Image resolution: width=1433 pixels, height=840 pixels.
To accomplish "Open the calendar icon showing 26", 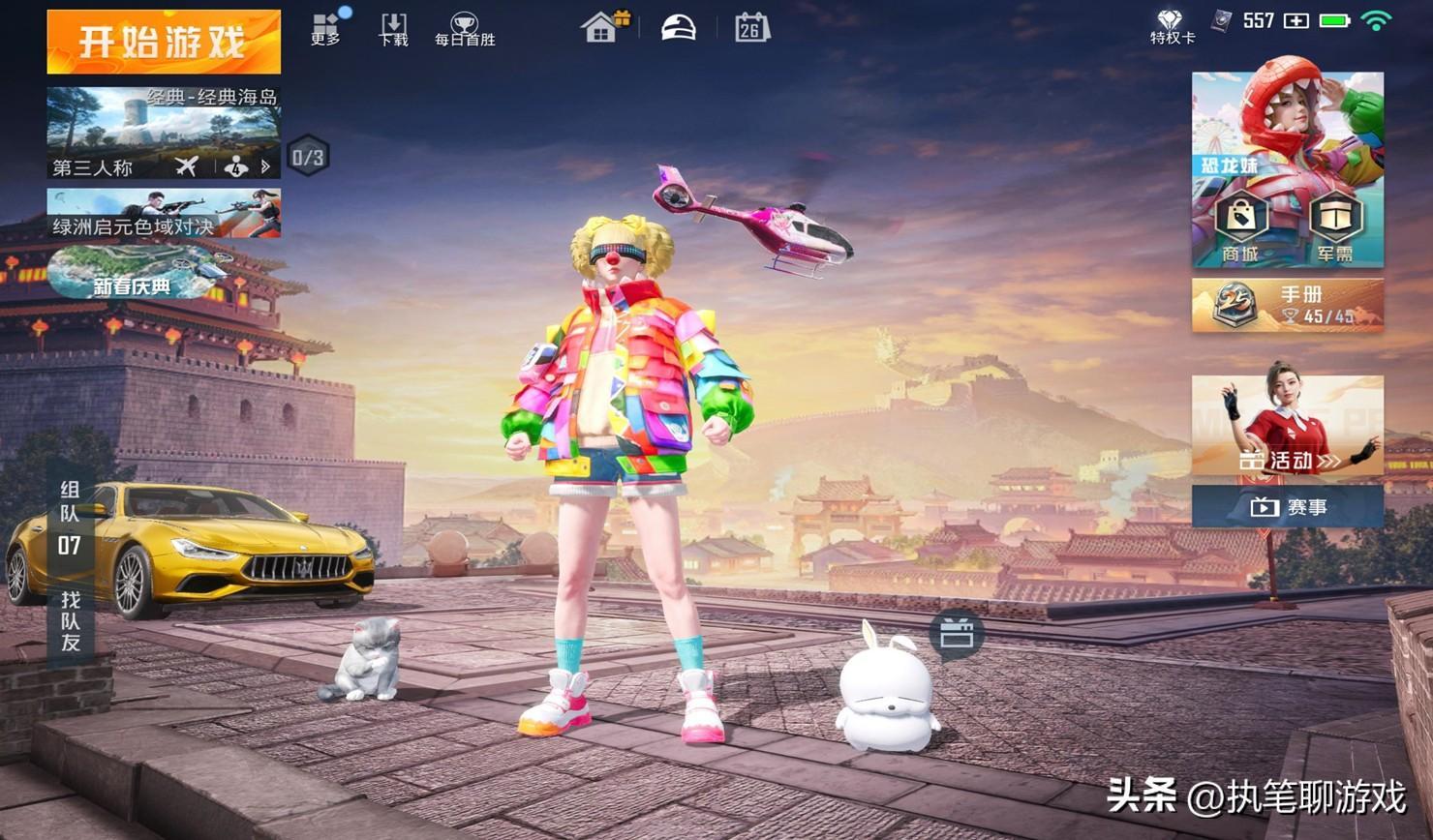I will (x=751, y=27).
